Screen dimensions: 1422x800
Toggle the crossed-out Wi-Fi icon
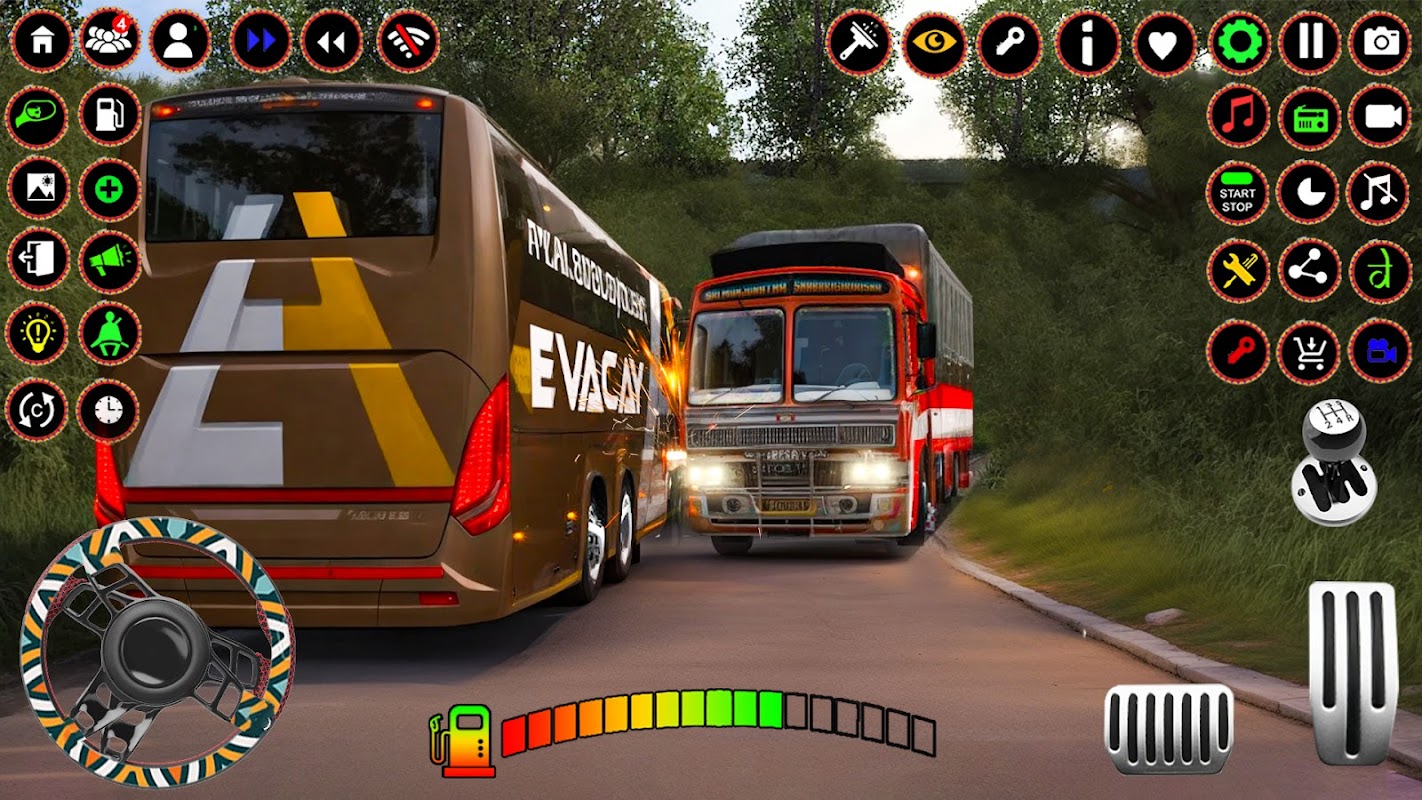(x=407, y=41)
